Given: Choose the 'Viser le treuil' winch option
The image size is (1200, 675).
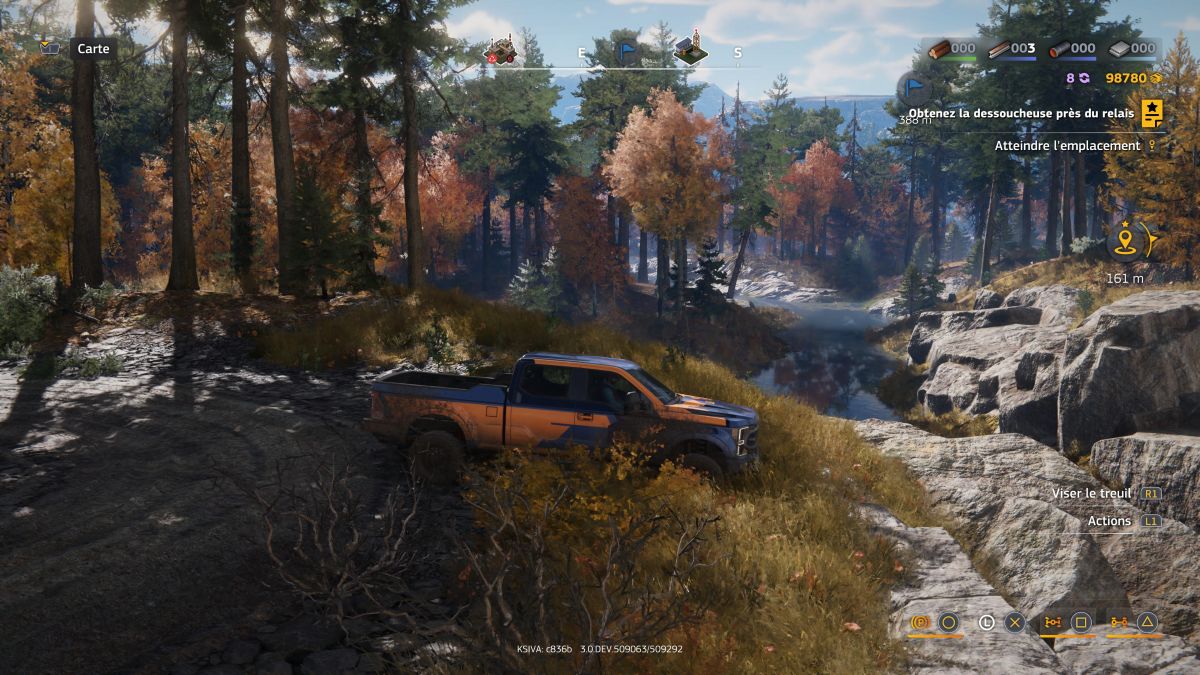Looking at the screenshot, I should point(1091,493).
